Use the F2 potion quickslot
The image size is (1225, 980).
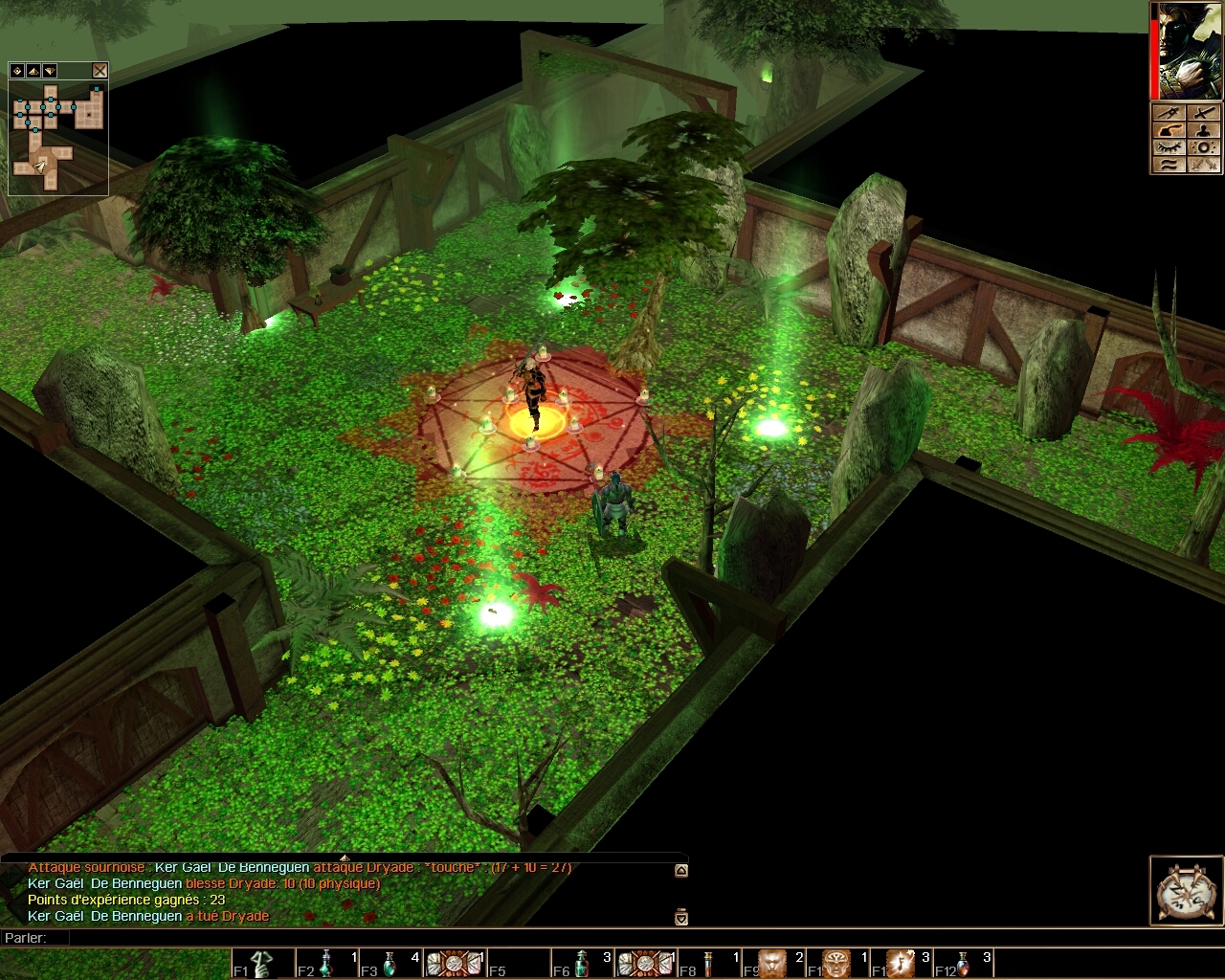325,964
